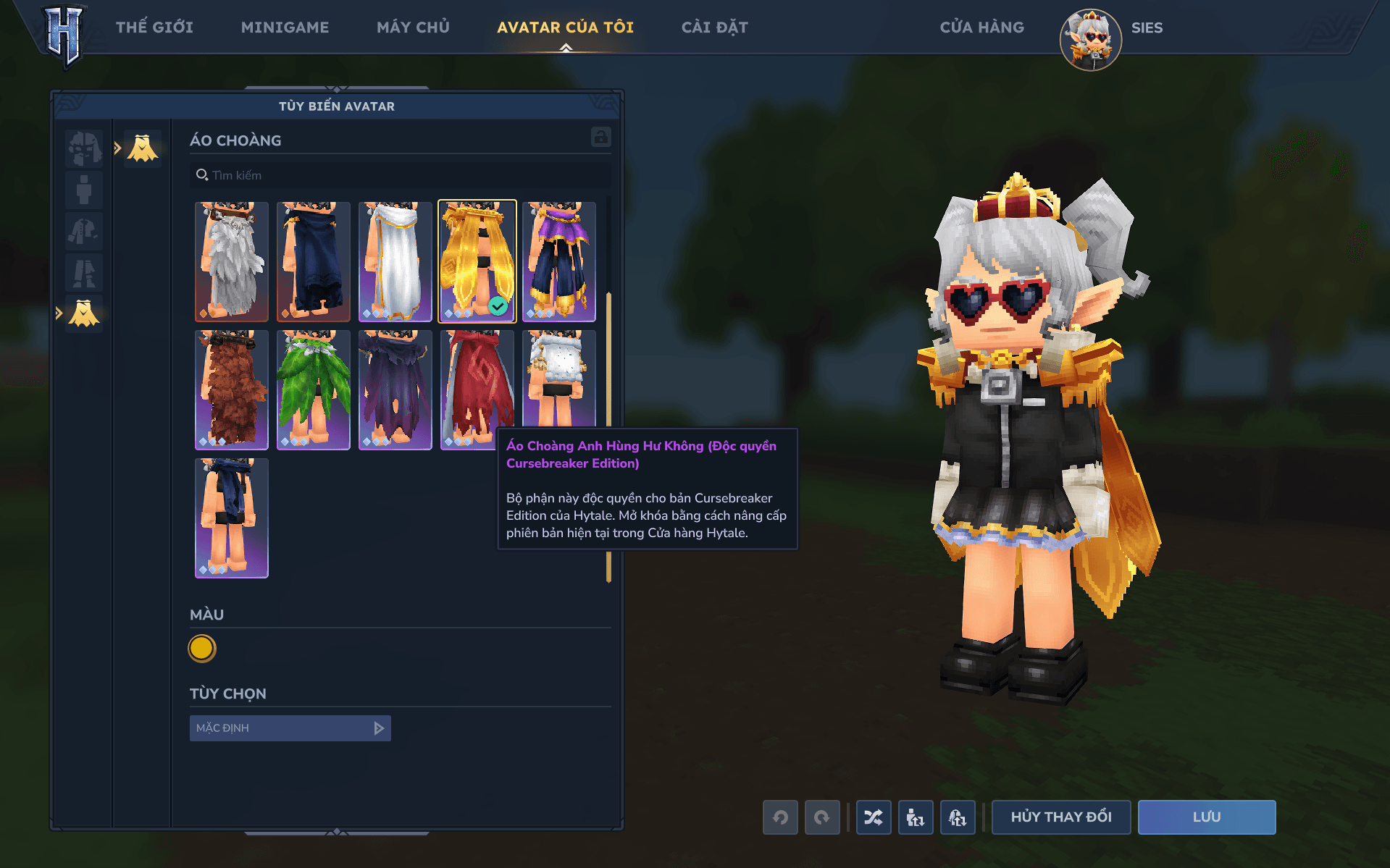Click the SIES profile avatar
Image resolution: width=1390 pixels, height=868 pixels.
1090,40
